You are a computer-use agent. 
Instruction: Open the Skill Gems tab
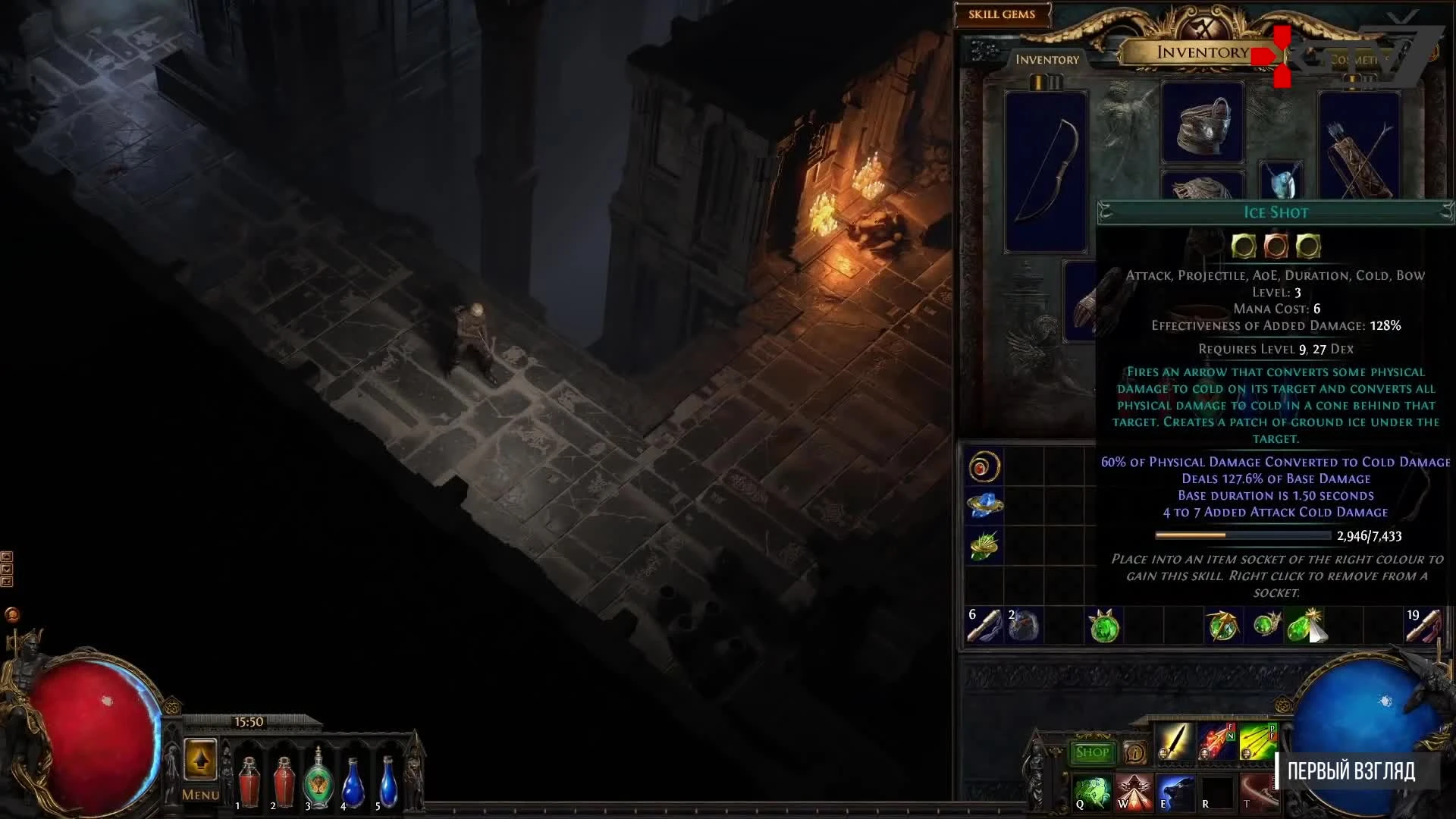tap(1001, 14)
